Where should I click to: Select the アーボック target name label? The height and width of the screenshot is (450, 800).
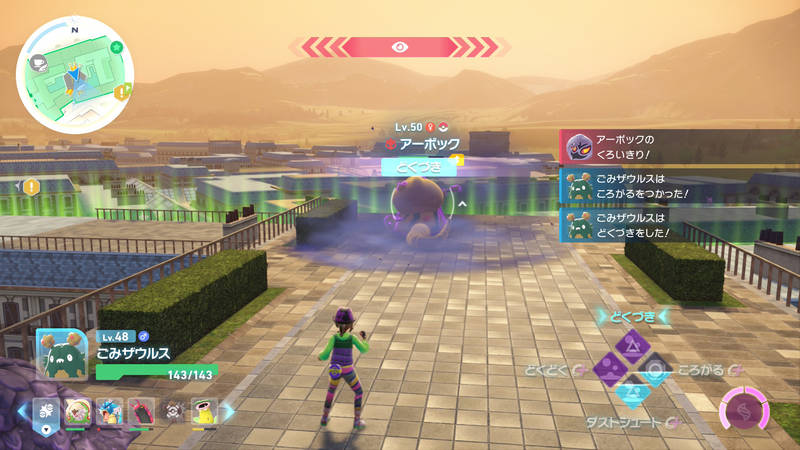coord(421,144)
